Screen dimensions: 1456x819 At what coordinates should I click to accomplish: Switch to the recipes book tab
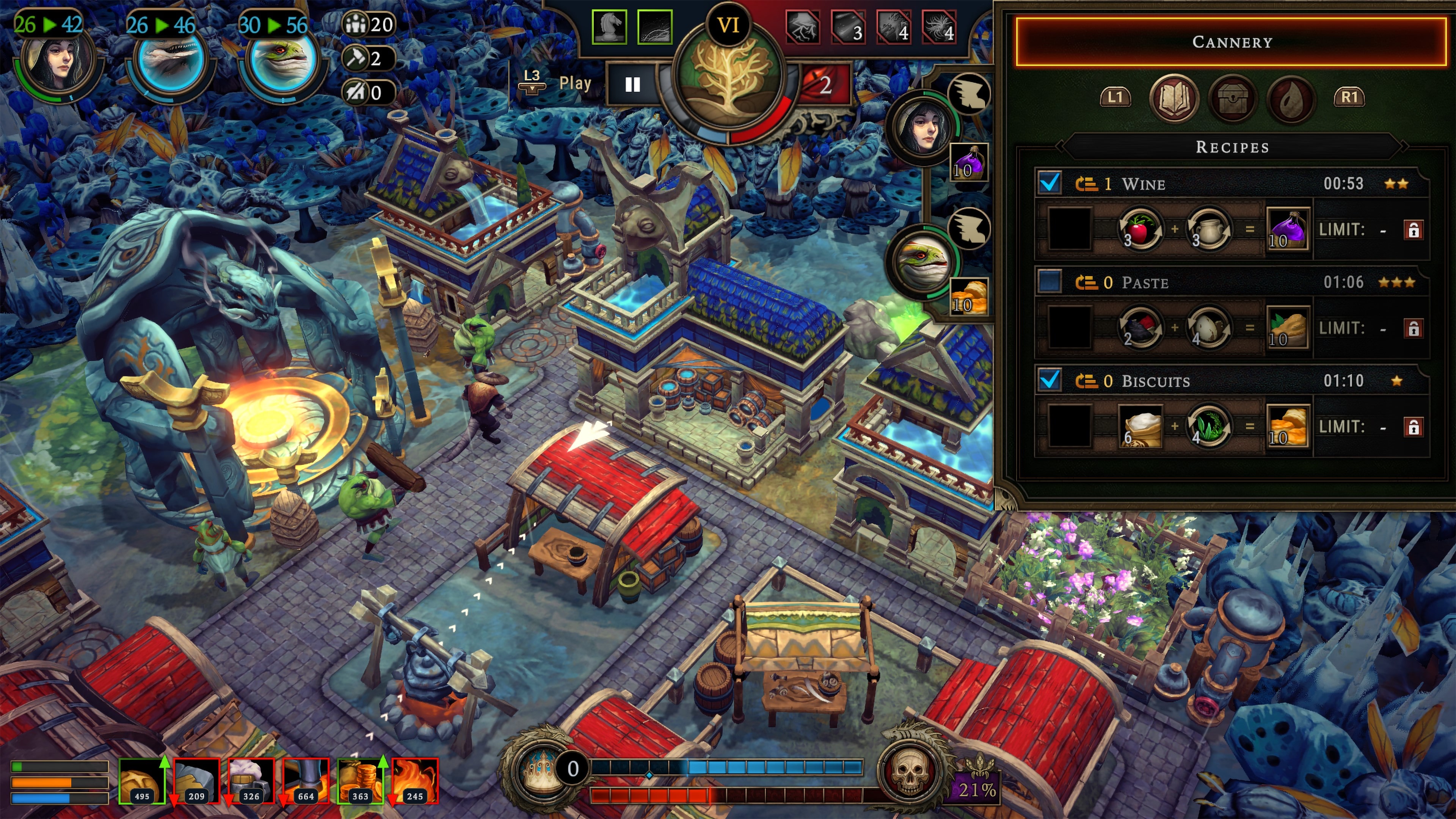pyautogui.click(x=1174, y=98)
